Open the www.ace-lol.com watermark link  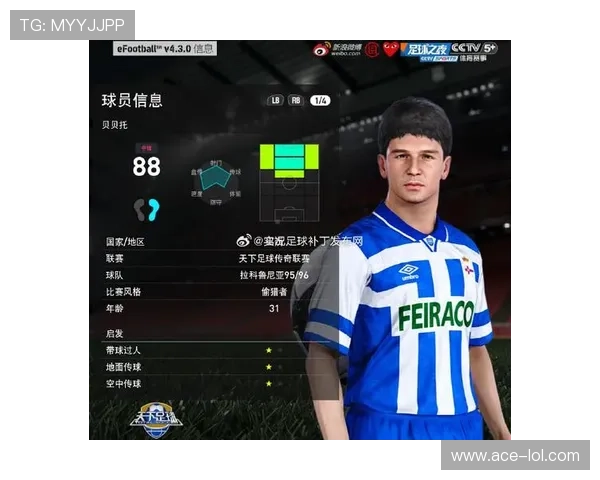pyautogui.click(x=515, y=456)
